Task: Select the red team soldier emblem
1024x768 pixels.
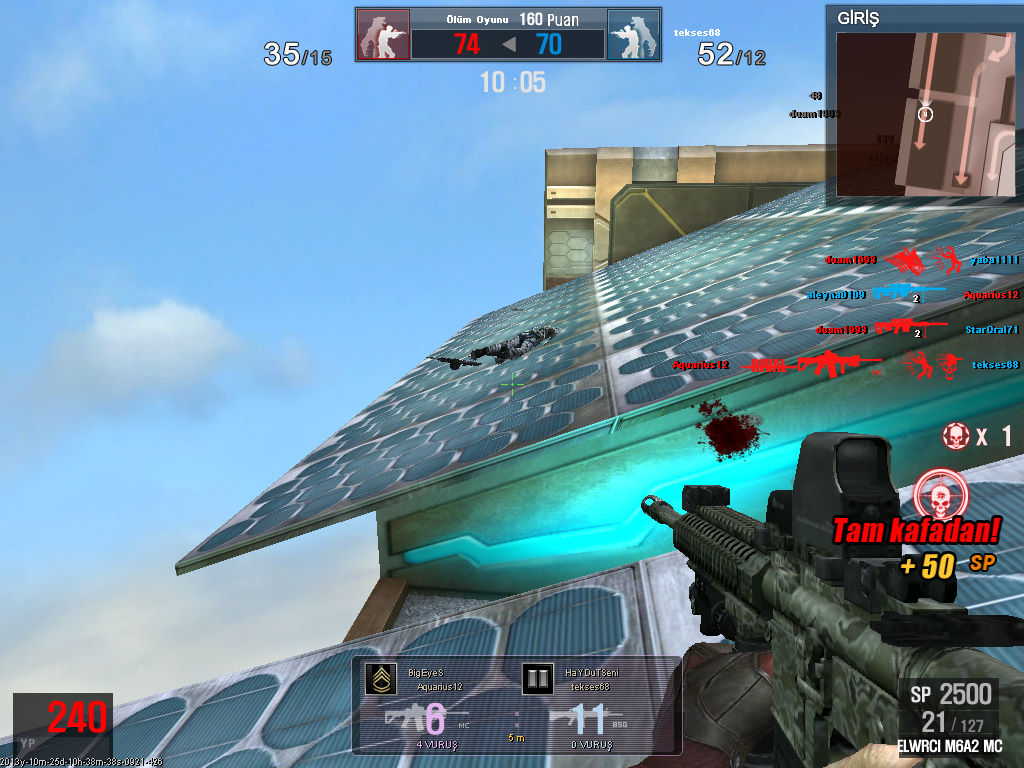Action: (x=383, y=35)
